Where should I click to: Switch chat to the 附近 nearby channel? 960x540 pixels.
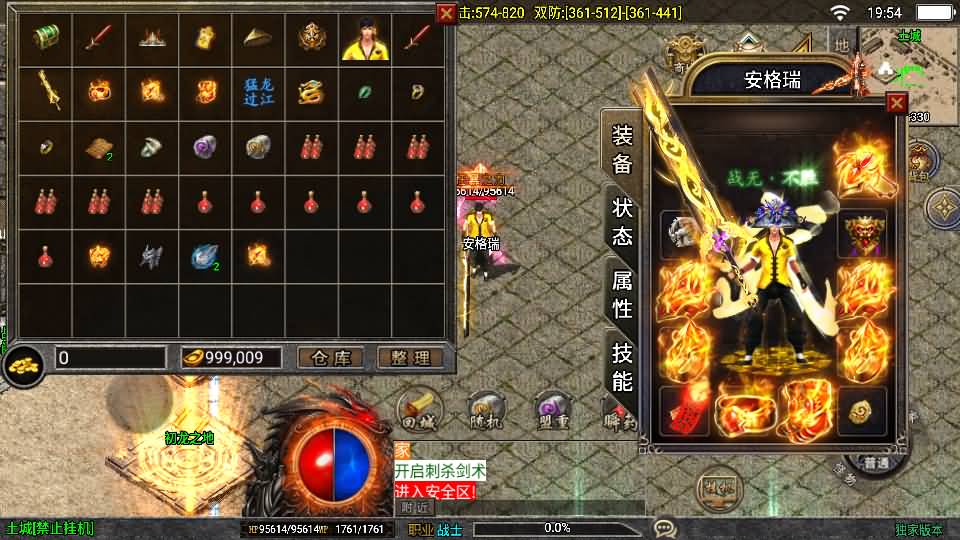tap(416, 507)
